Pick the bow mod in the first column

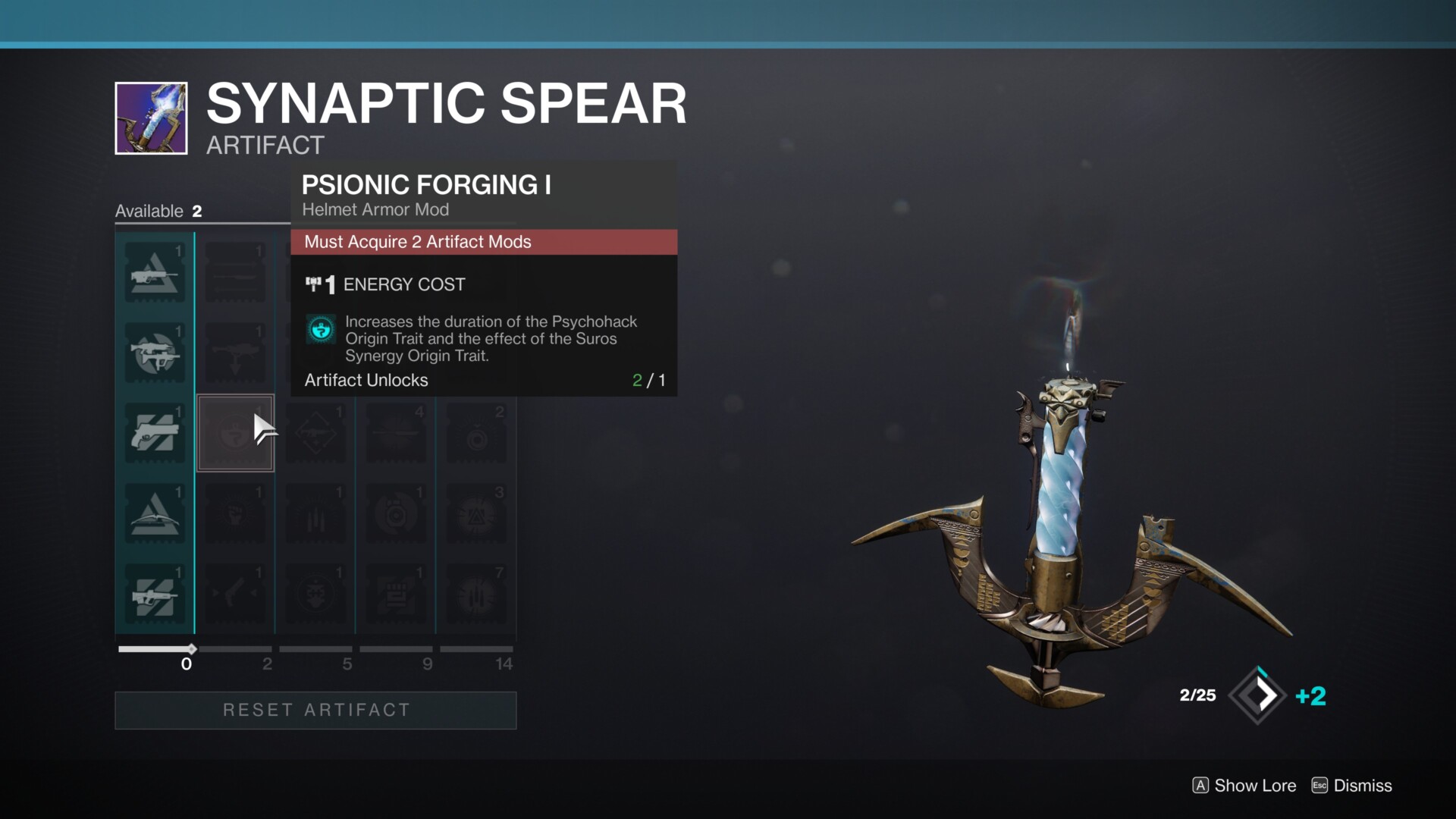[x=154, y=513]
